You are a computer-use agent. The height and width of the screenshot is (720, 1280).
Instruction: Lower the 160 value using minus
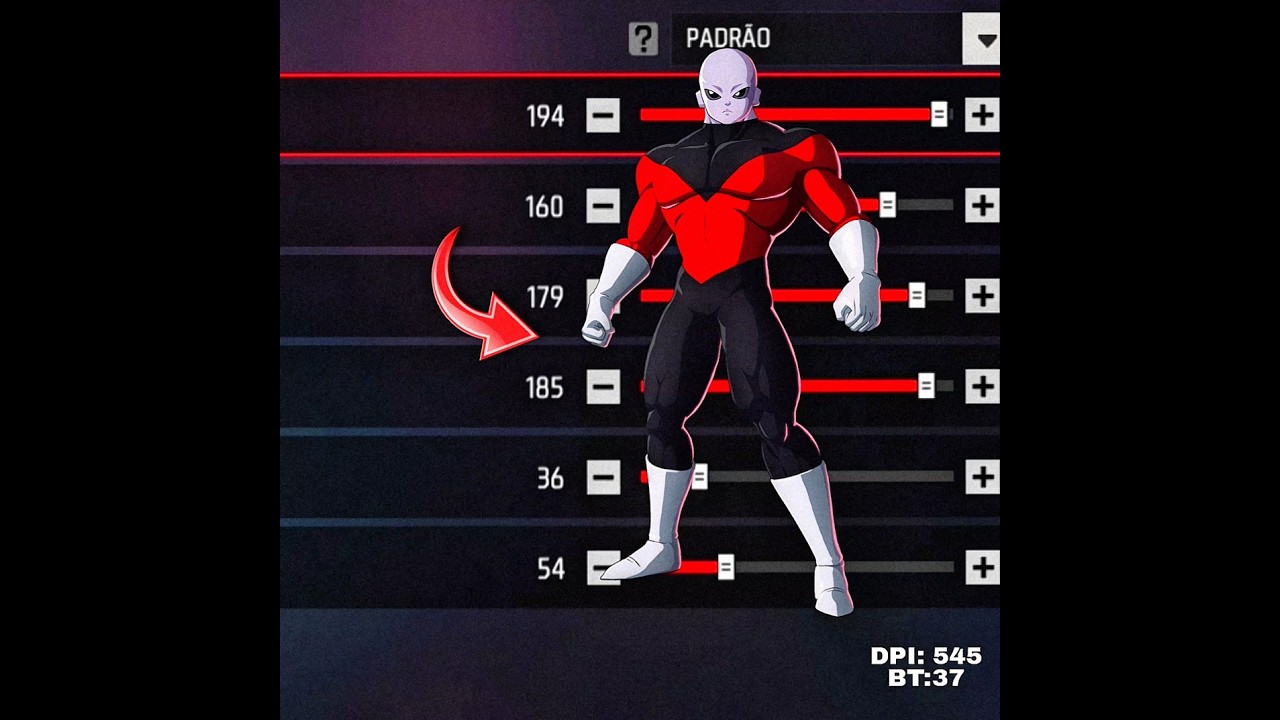603,206
